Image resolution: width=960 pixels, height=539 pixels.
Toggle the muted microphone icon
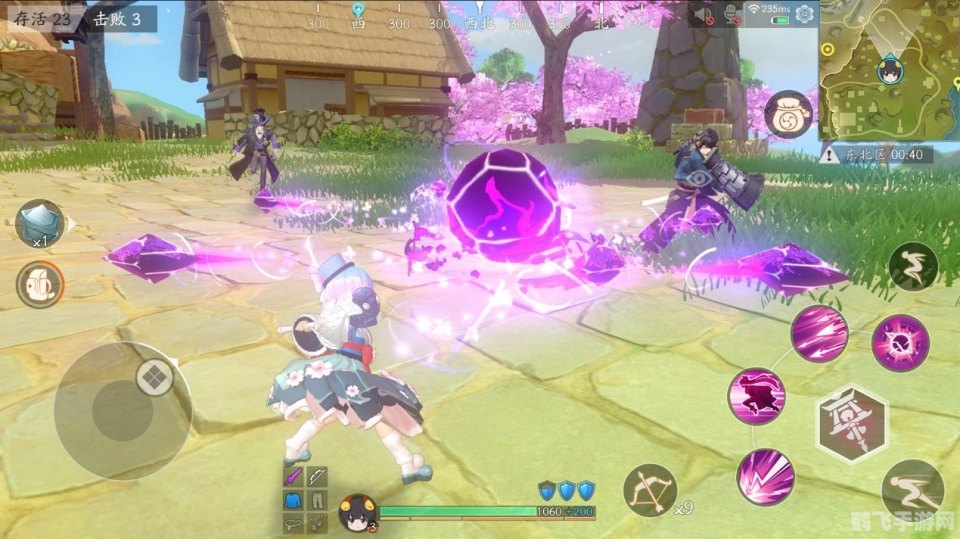[735, 15]
